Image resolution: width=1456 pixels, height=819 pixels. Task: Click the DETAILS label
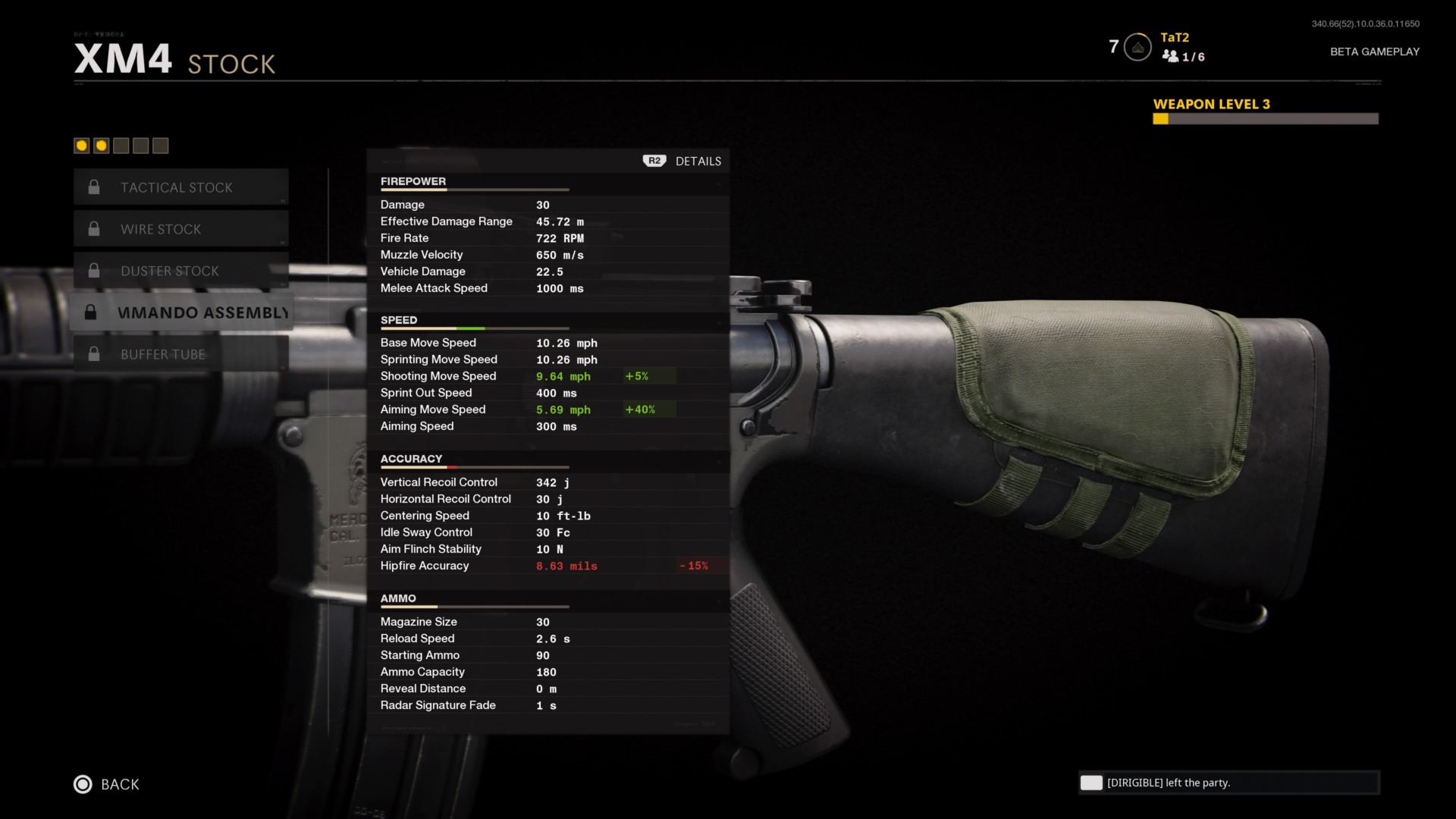698,161
